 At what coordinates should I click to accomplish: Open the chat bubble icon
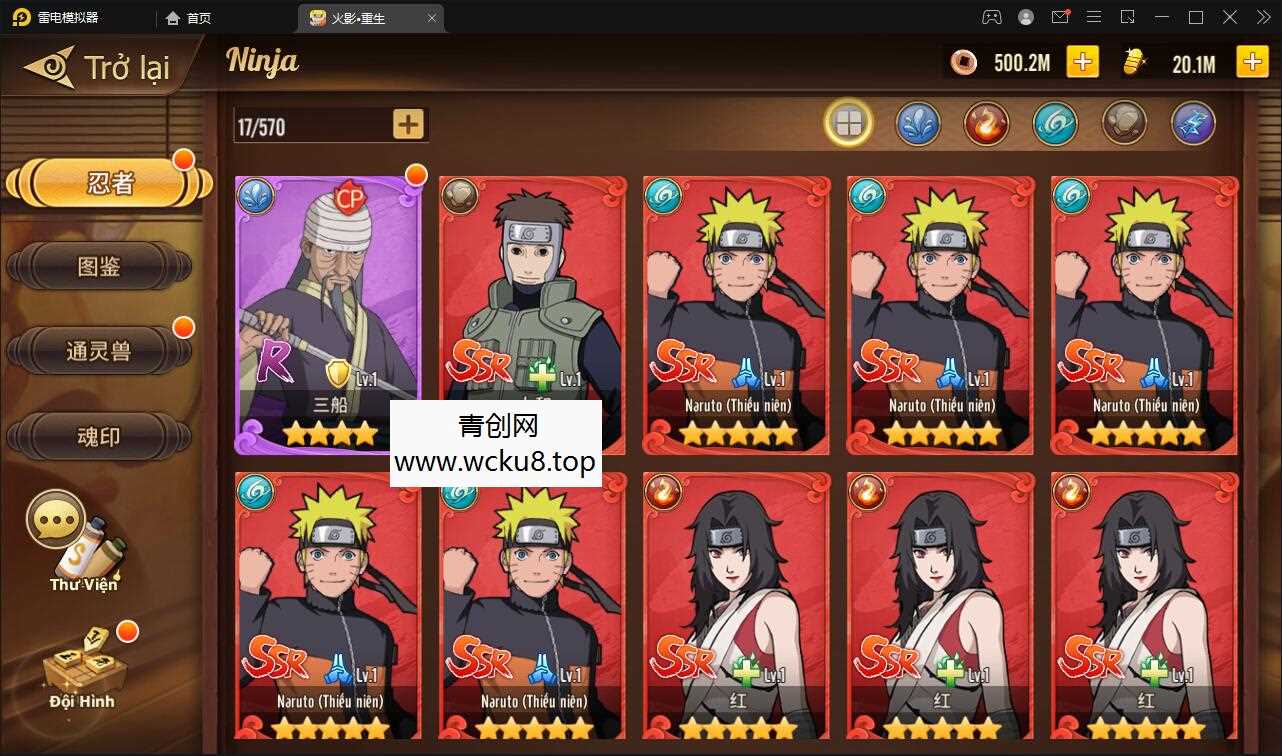click(x=54, y=518)
